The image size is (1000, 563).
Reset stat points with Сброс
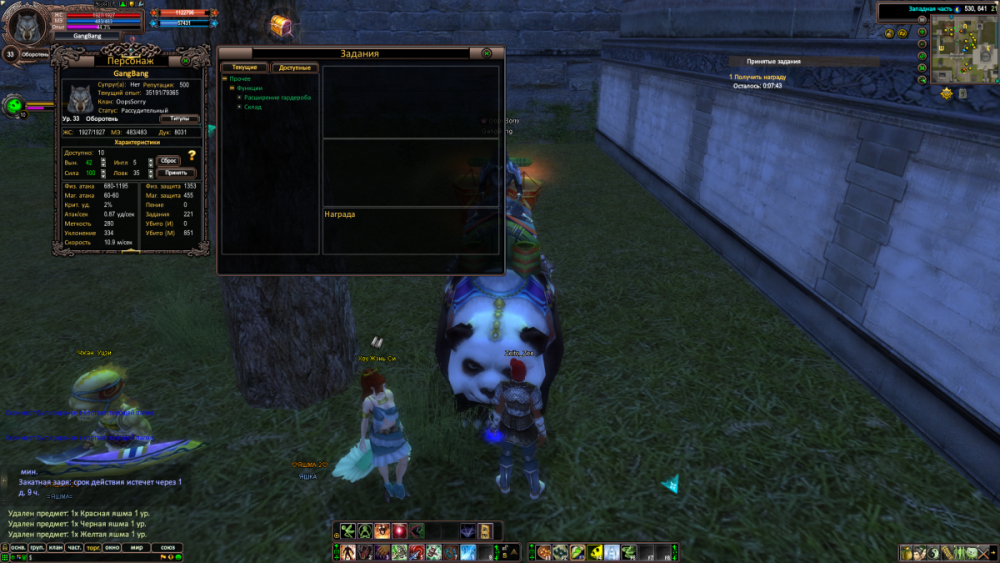[x=169, y=160]
